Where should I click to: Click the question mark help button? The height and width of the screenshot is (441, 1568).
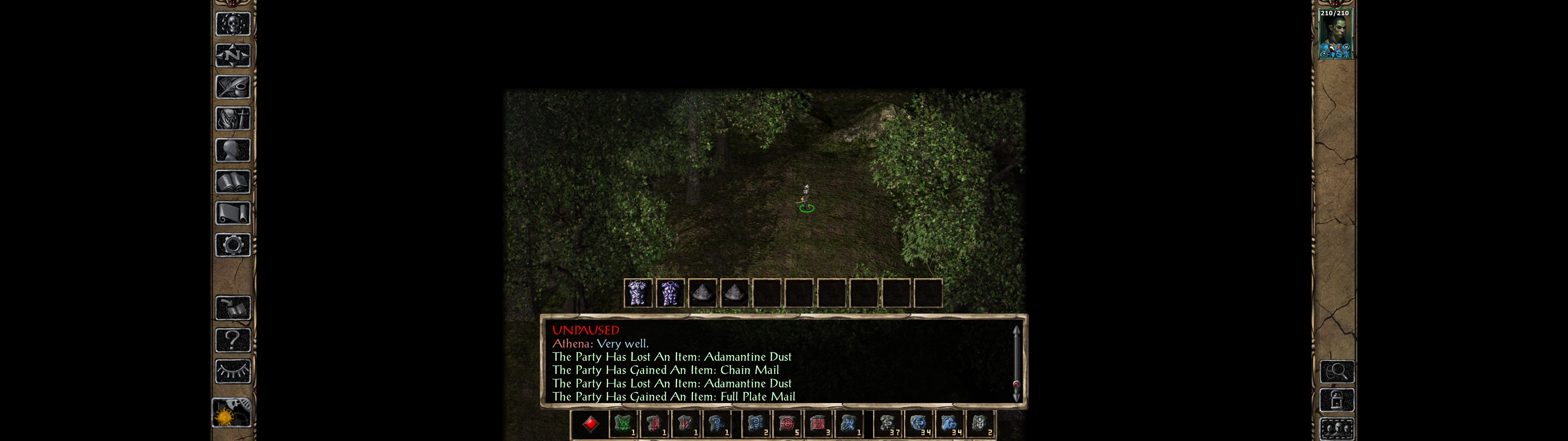232,340
